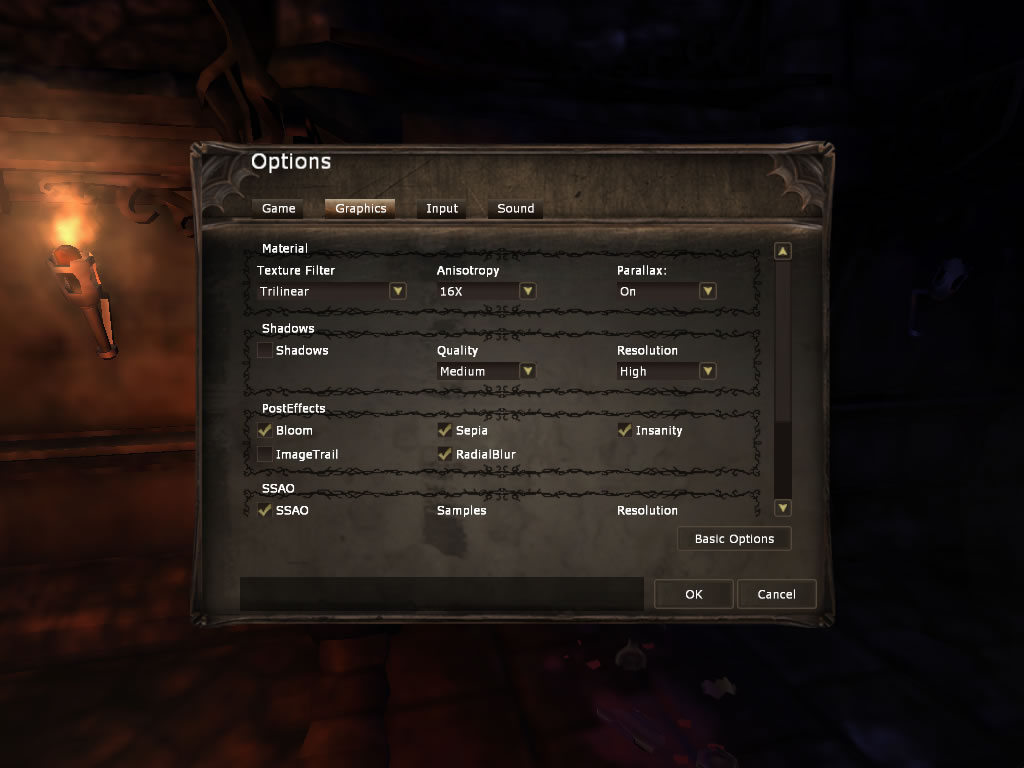Show Basic Options
Viewport: 1024px width, 768px height.
[x=734, y=539]
